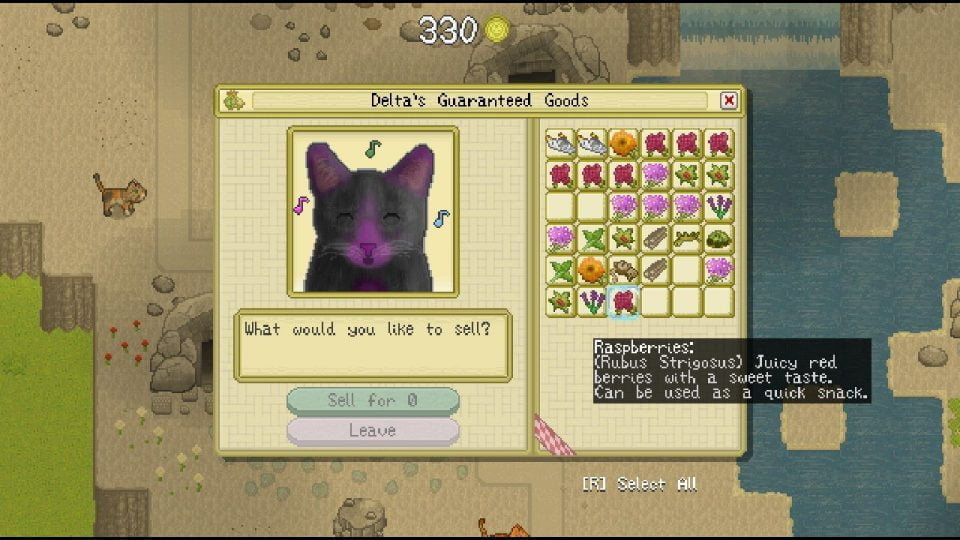The image size is (960, 540).
Task: Select the yellow-green twig item
Action: point(687,238)
